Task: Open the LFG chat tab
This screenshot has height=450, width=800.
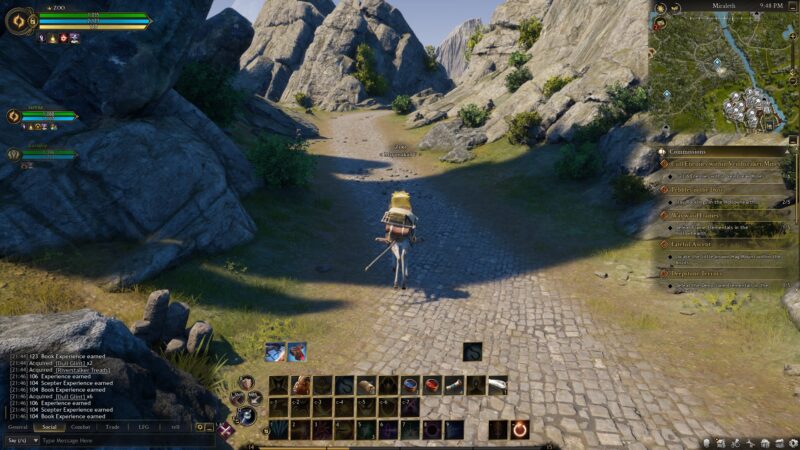Action: point(144,426)
